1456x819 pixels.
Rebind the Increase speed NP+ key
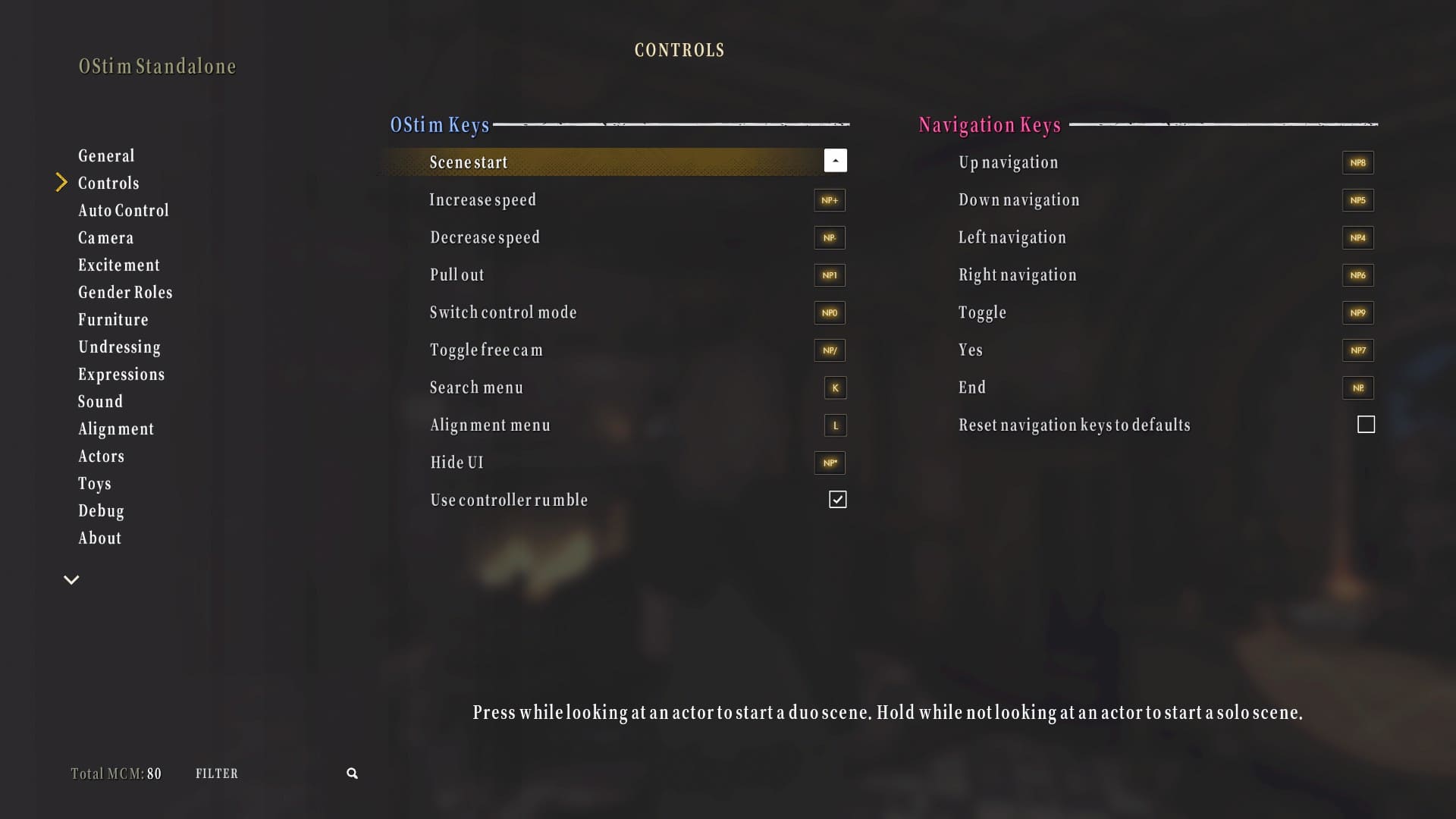[x=829, y=200]
